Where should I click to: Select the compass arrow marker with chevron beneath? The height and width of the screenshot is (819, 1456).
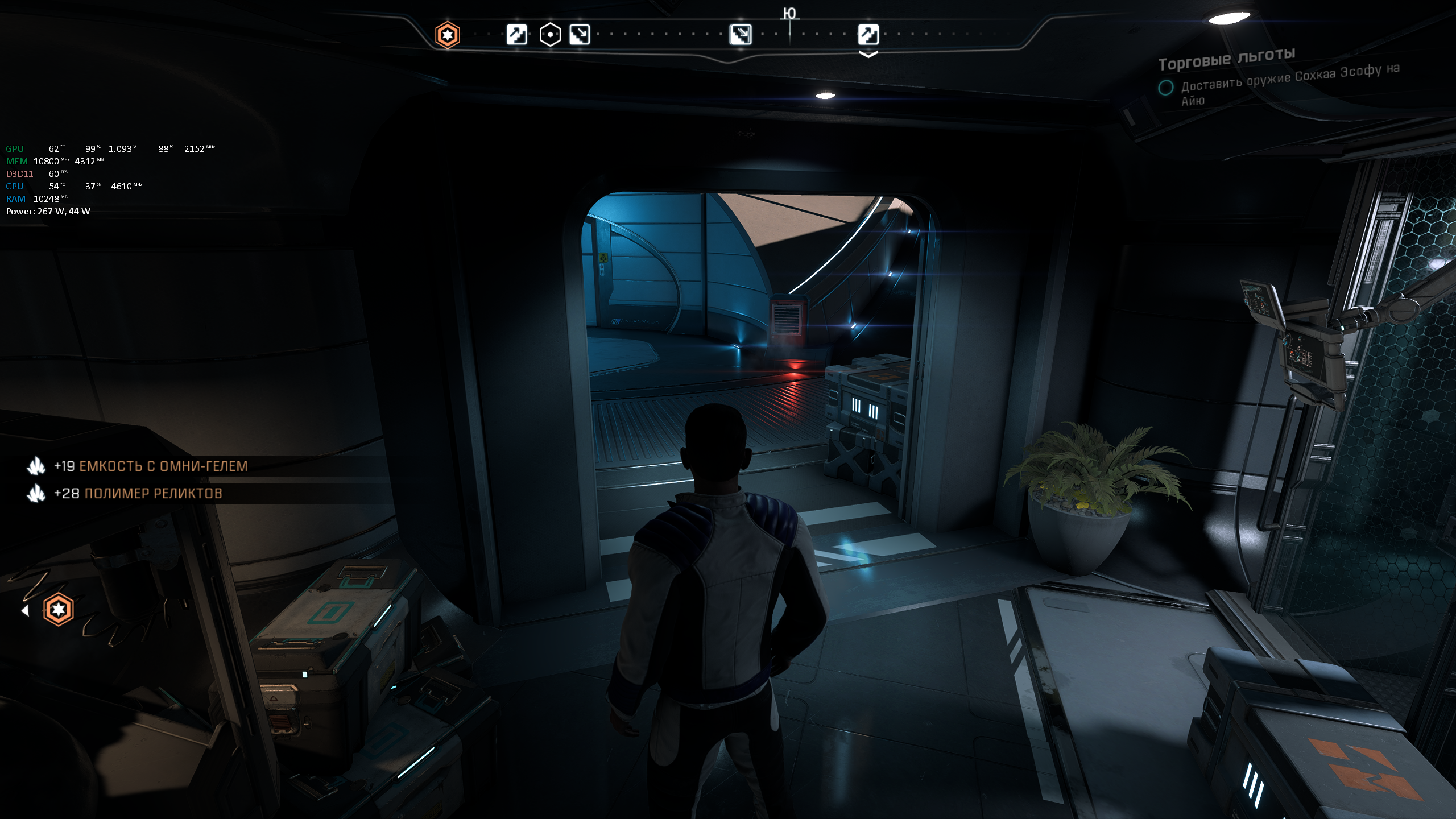[868, 35]
